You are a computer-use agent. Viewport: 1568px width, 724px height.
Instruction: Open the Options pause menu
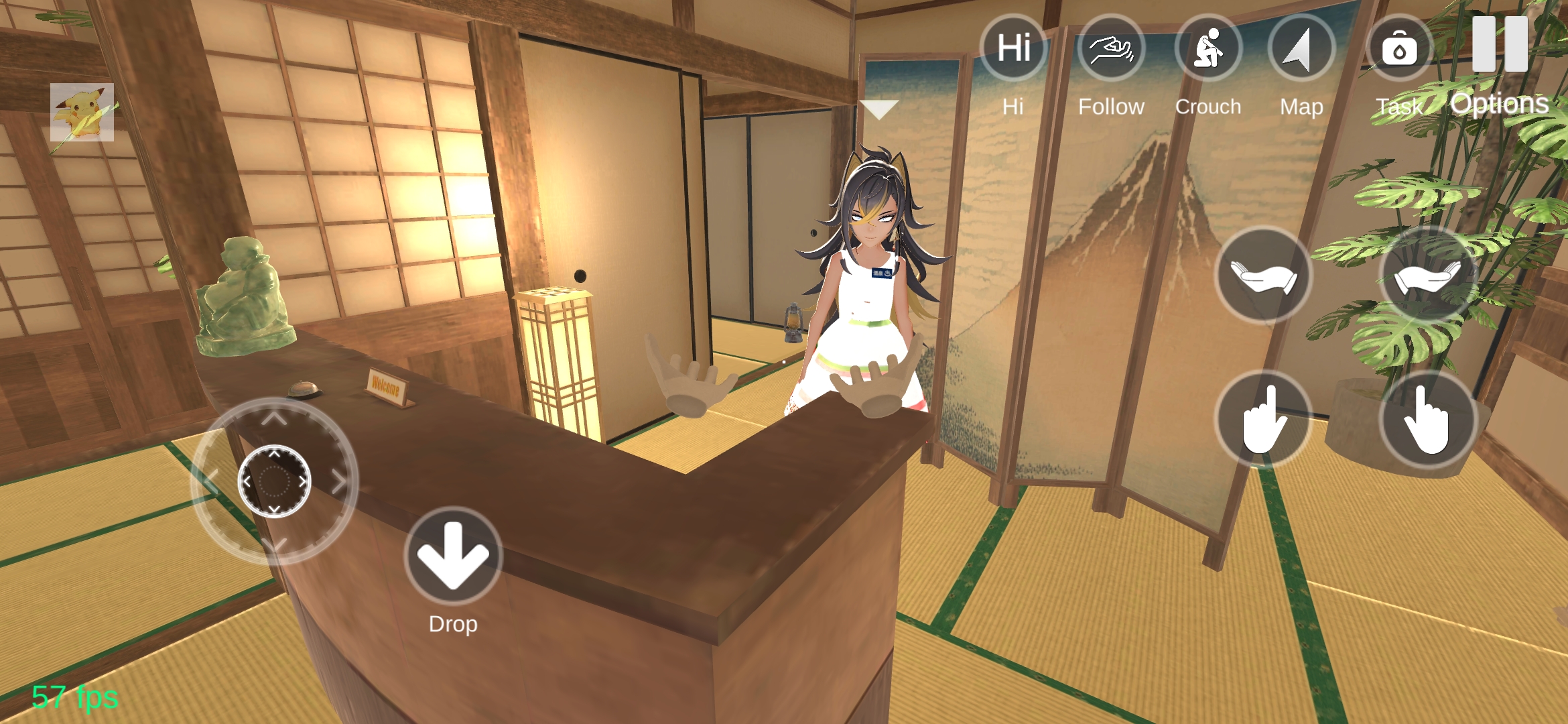pyautogui.click(x=1500, y=46)
